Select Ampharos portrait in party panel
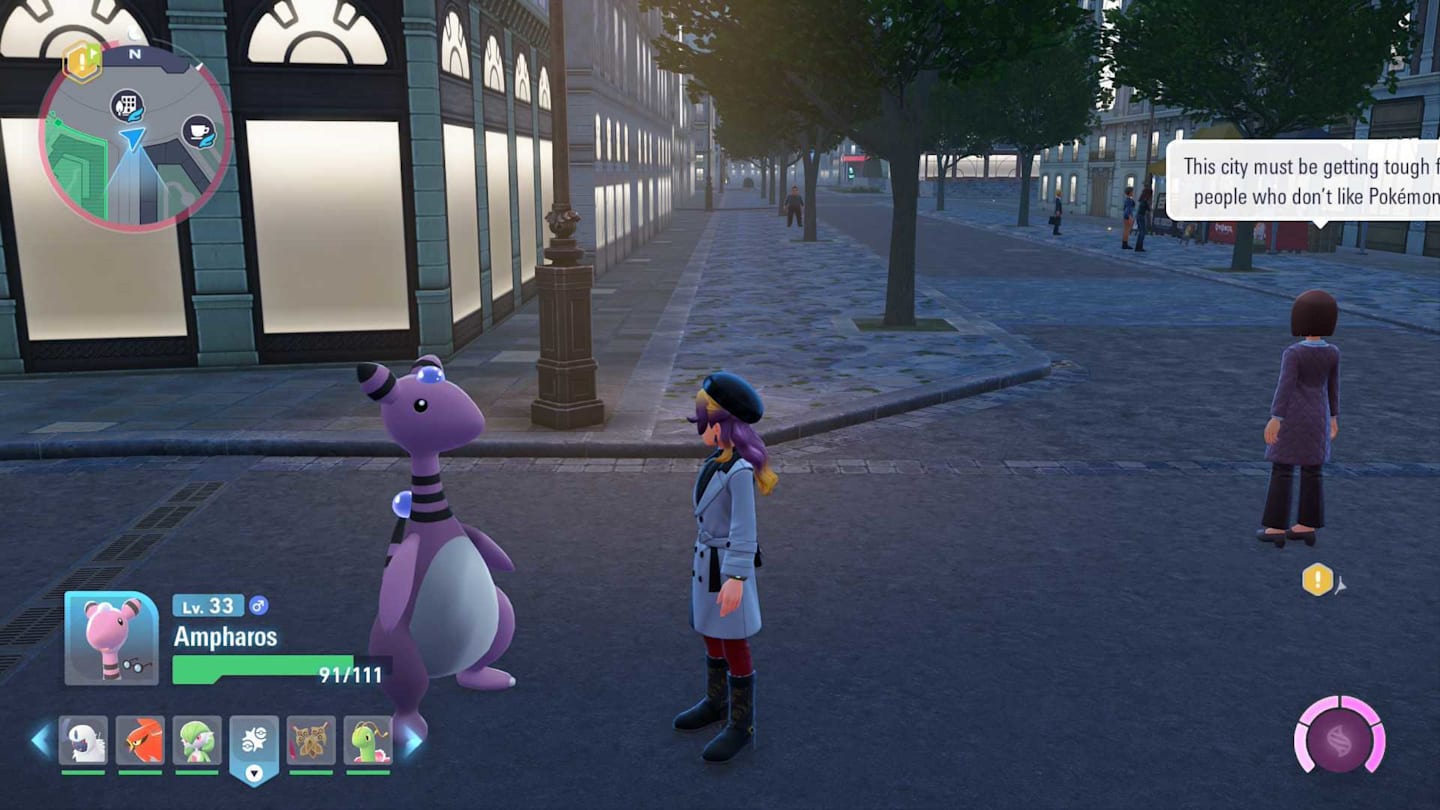The width and height of the screenshot is (1440, 810). tap(111, 638)
